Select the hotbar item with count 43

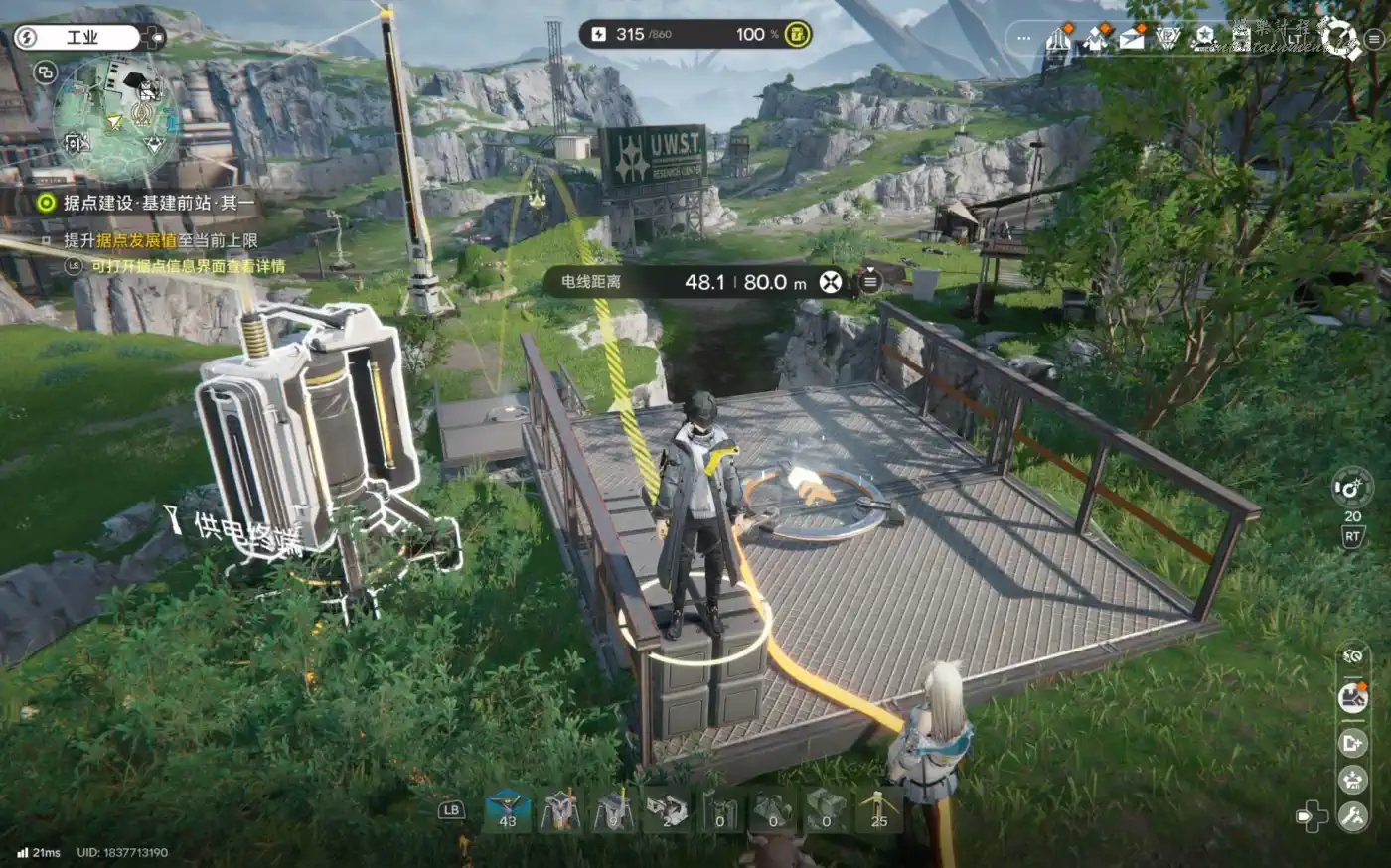click(x=508, y=809)
